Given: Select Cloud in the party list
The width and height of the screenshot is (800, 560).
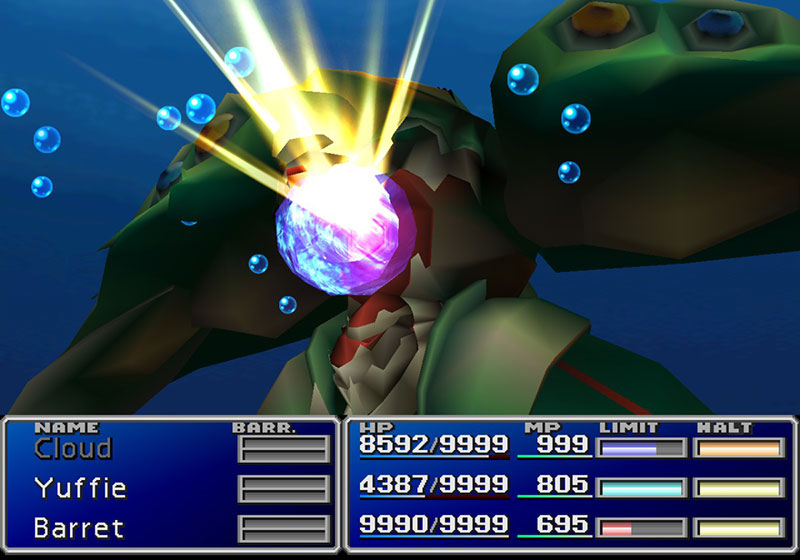Looking at the screenshot, I should [73, 449].
